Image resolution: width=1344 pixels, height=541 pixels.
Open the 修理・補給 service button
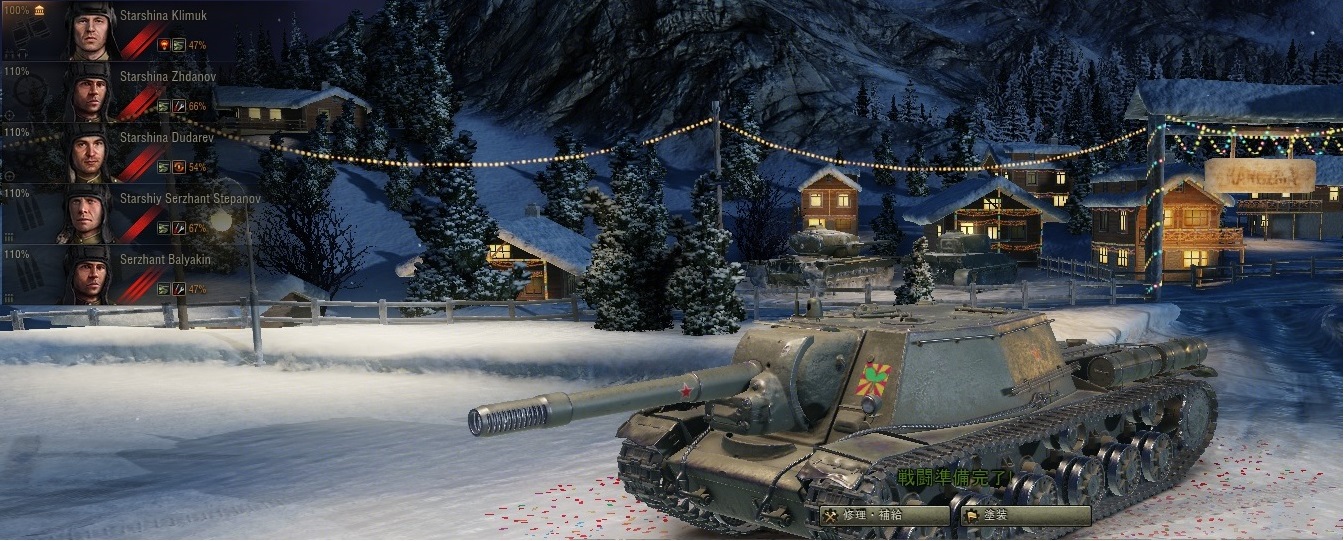[x=884, y=516]
